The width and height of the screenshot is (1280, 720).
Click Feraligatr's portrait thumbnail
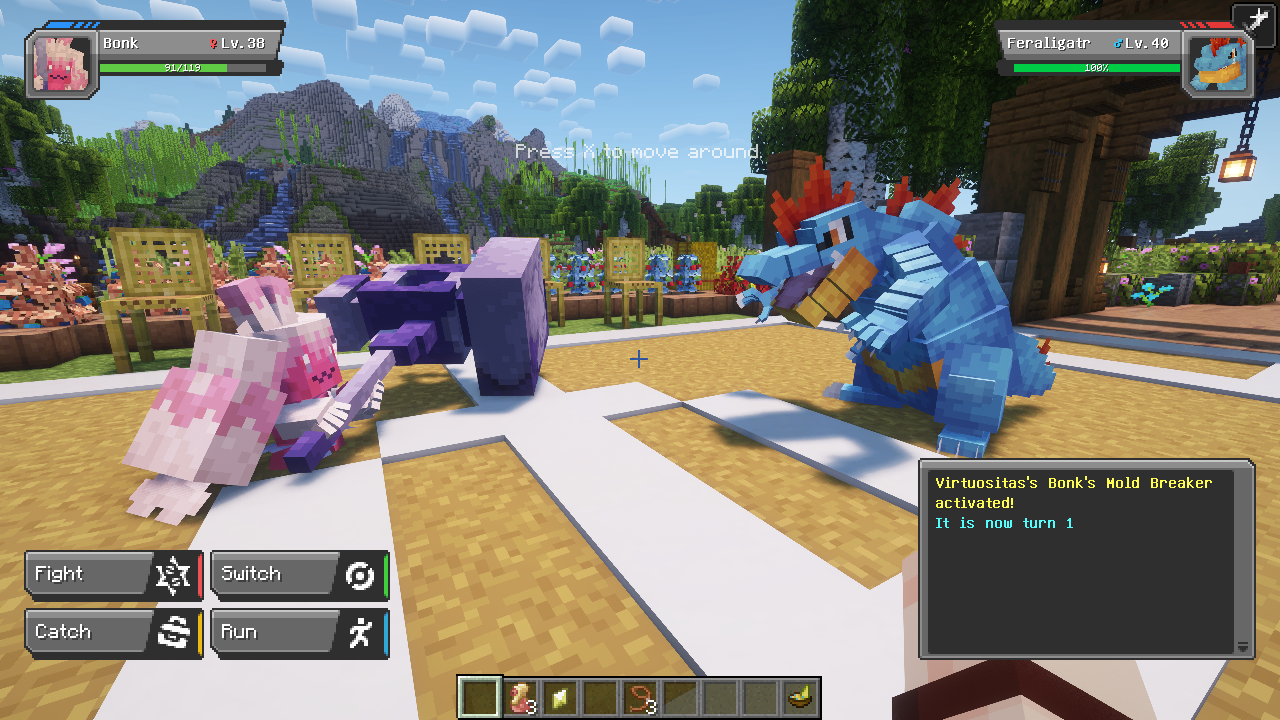pyautogui.click(x=1218, y=61)
